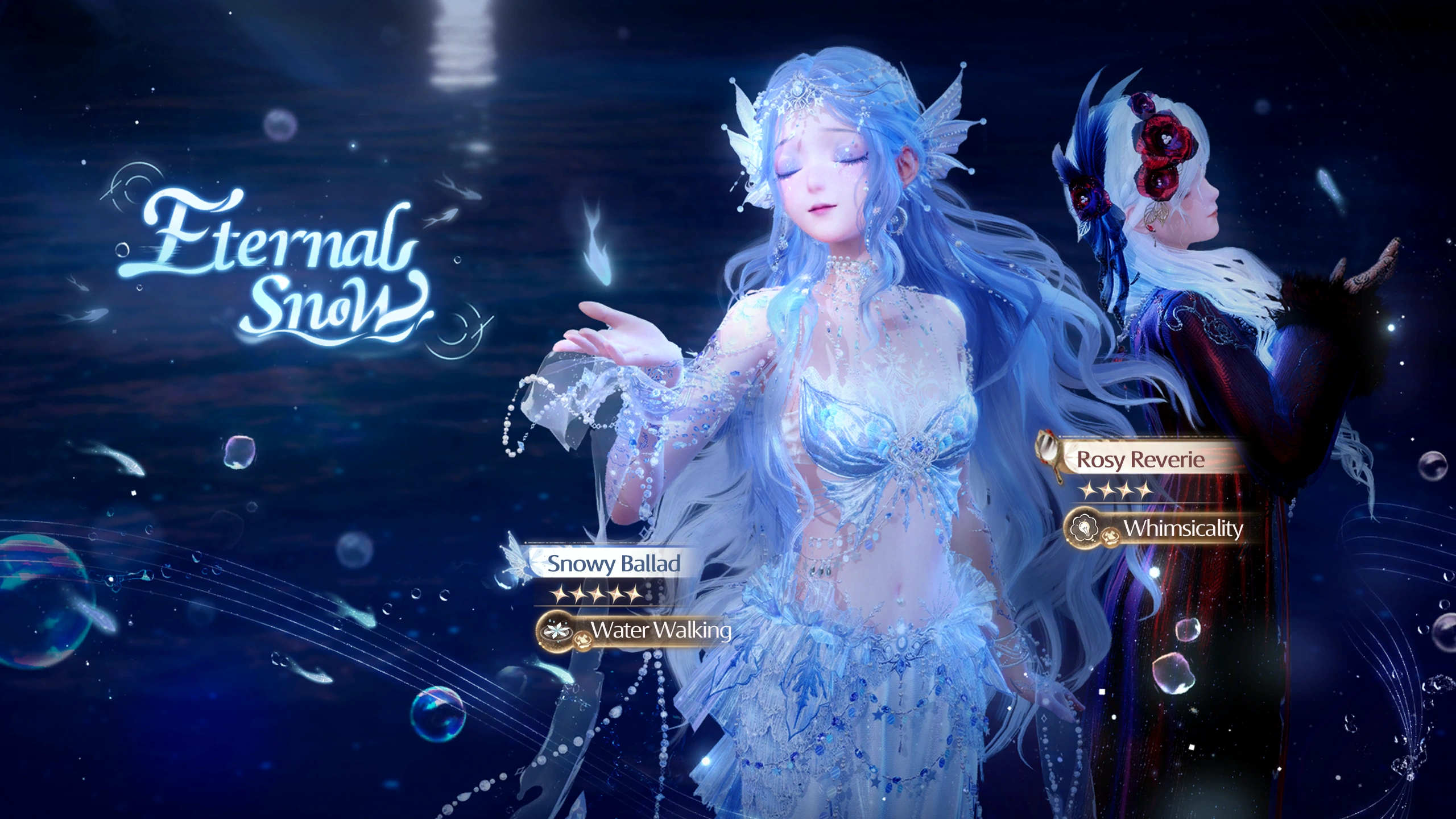1456x819 pixels.
Task: Select the snowflake Water Walking ability icon
Action: pos(556,633)
